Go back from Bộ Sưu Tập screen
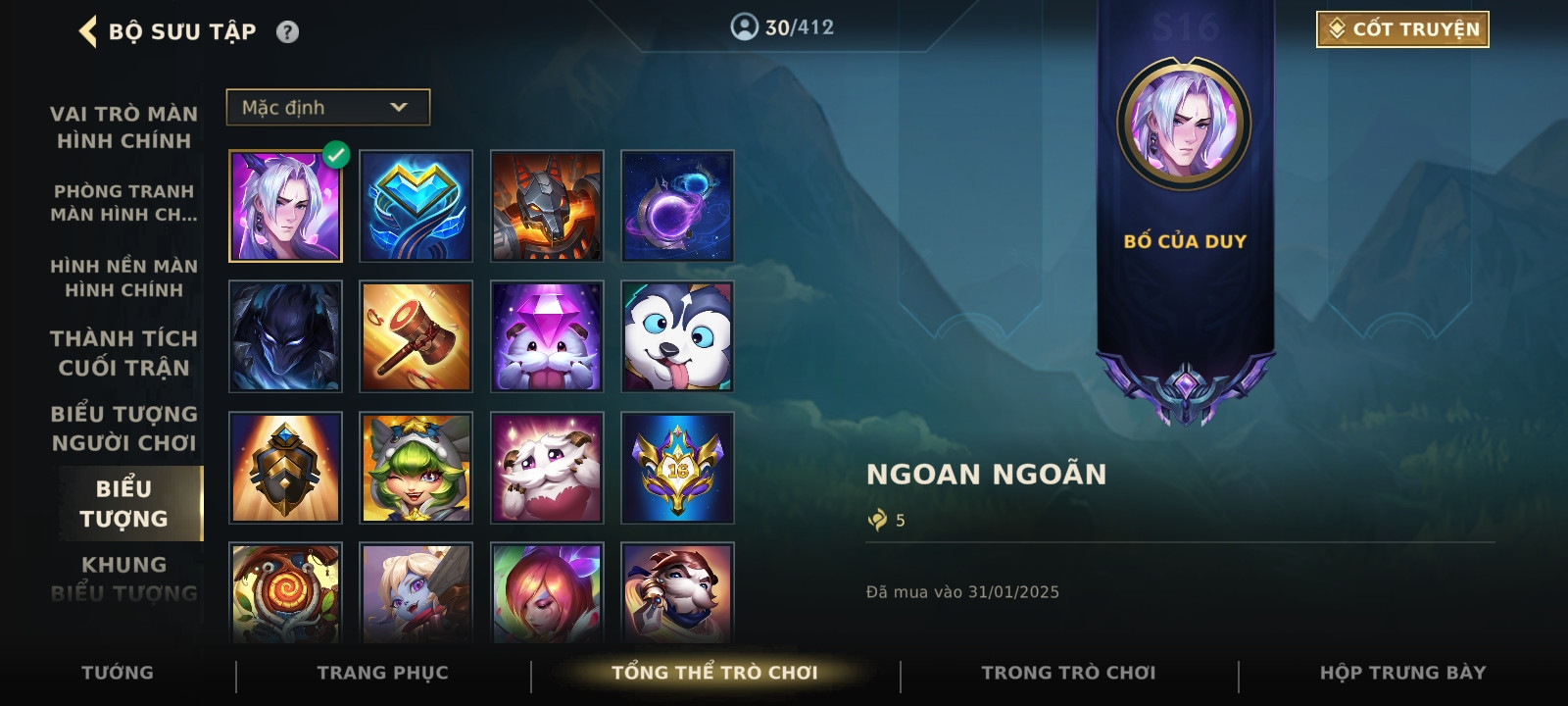Viewport: 1568px width, 706px height. point(88,31)
